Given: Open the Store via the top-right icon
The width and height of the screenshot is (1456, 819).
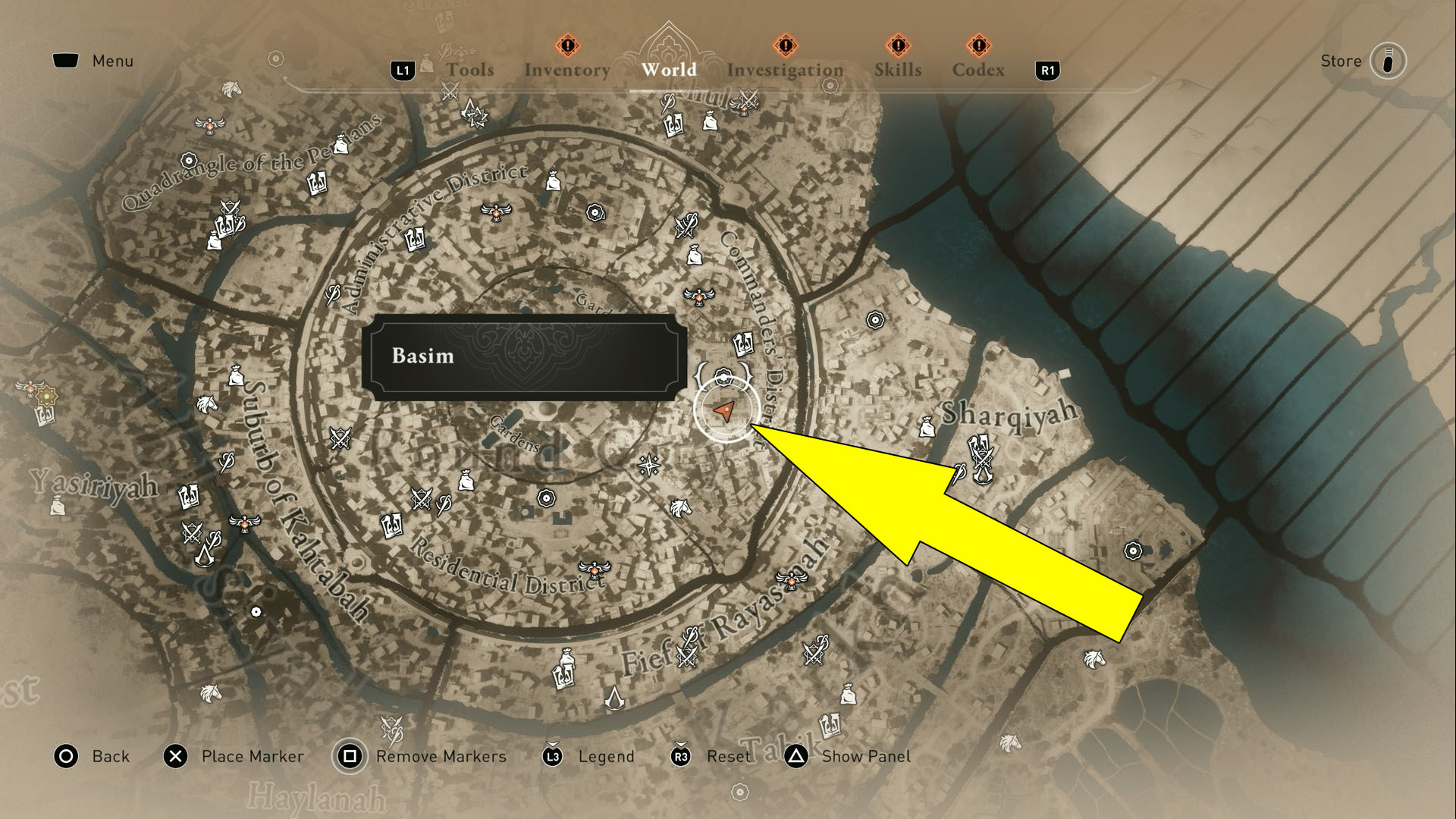Looking at the screenshot, I should coord(1389,61).
